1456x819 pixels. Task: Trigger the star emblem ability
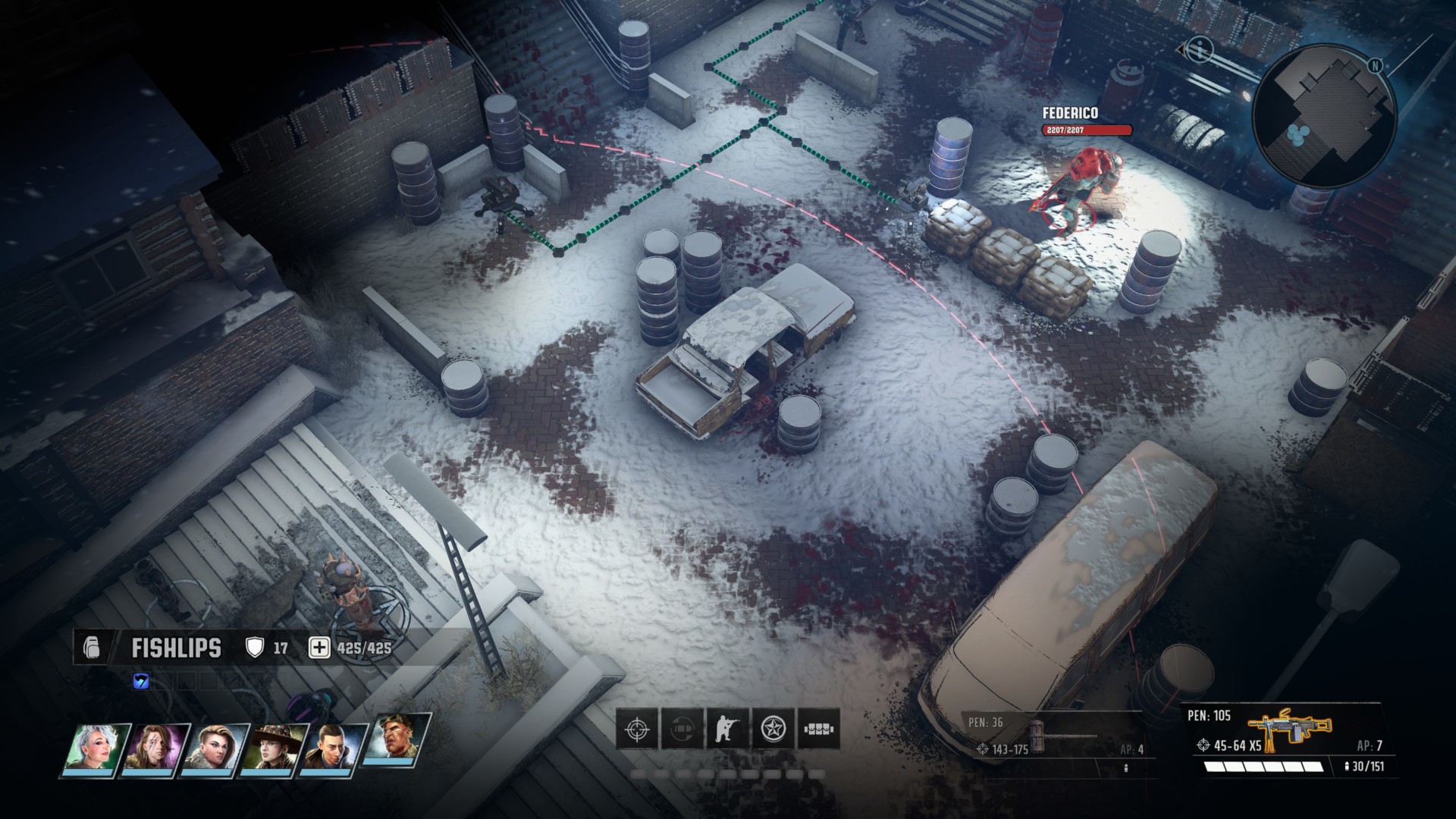[773, 730]
